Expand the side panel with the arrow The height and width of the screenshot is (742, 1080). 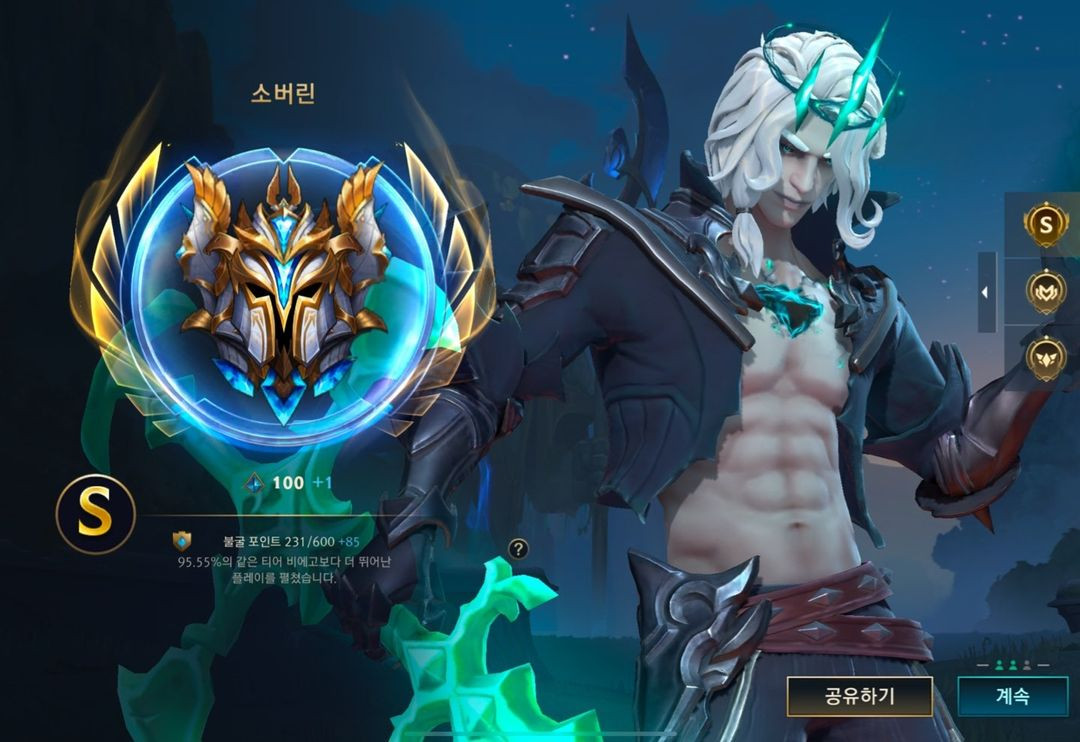tap(987, 292)
